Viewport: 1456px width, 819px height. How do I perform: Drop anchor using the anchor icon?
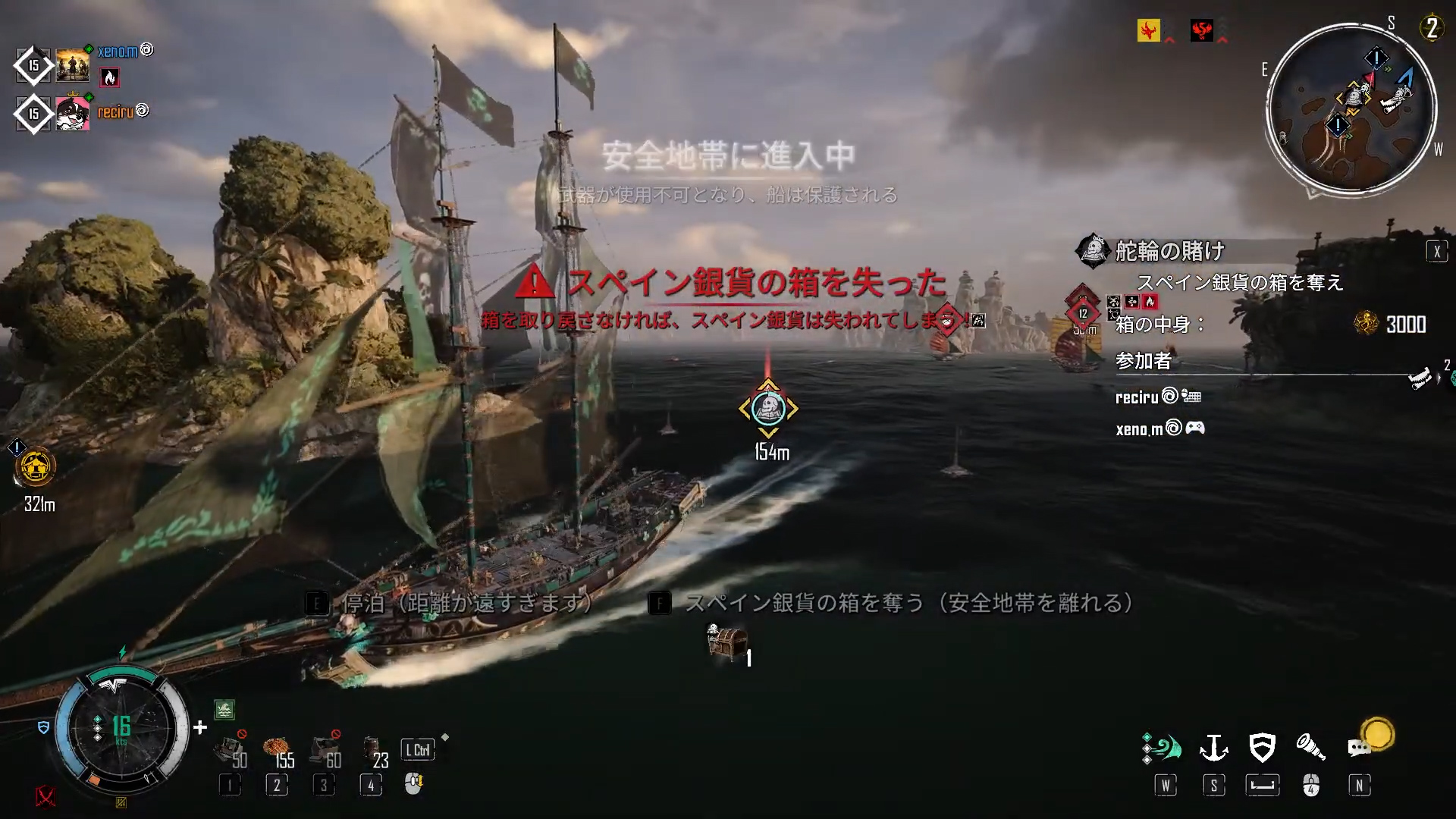(x=1213, y=748)
